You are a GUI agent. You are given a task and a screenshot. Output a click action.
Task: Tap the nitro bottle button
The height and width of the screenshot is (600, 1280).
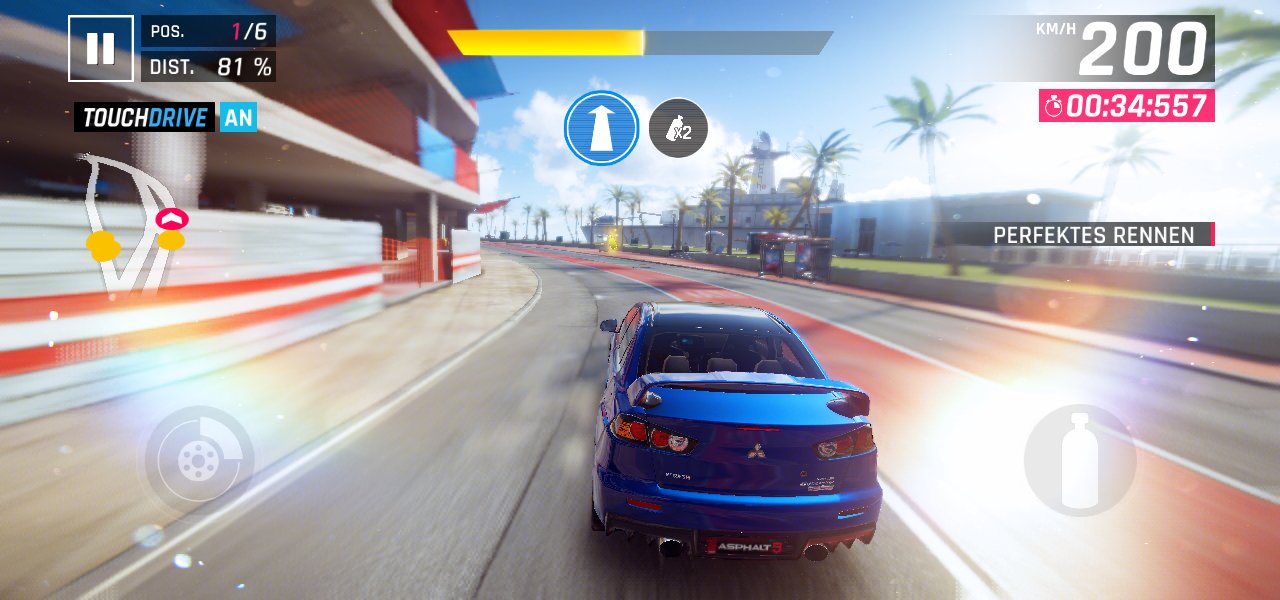pos(1080,460)
